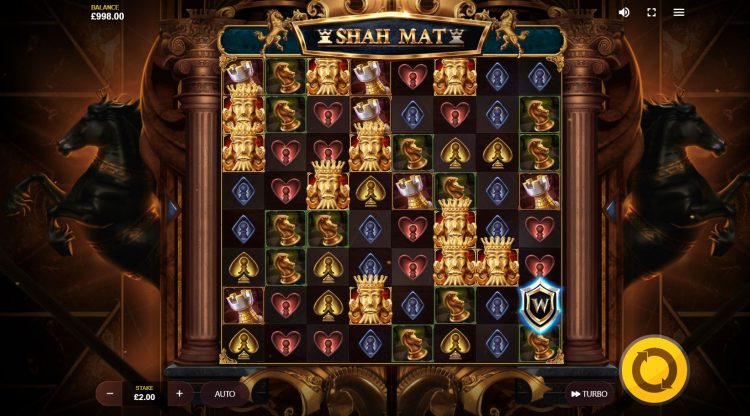This screenshot has width=750, height=416.
Task: Open the hamburger menu
Action: coord(679,12)
